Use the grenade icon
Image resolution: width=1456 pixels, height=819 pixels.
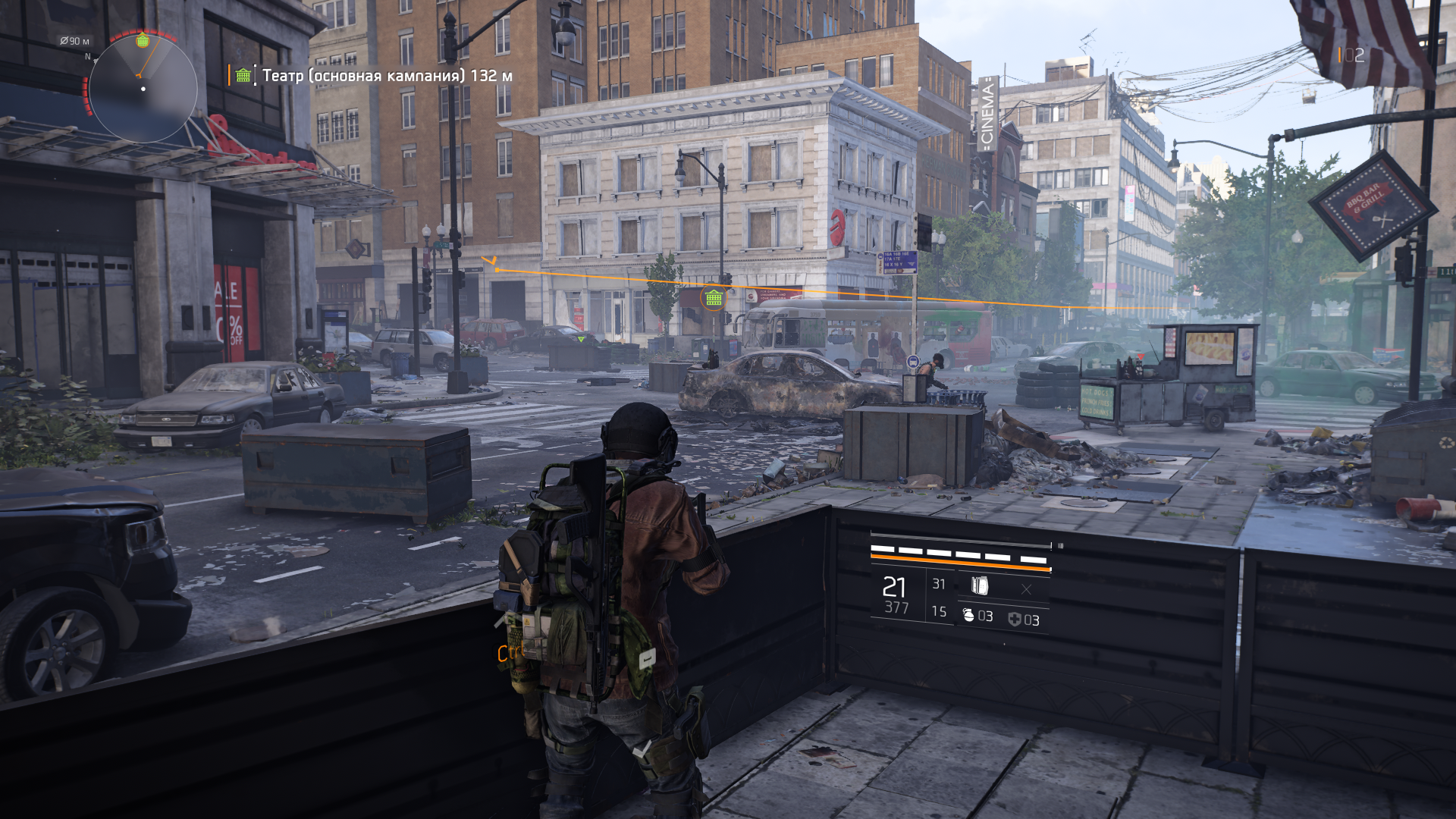[968, 616]
